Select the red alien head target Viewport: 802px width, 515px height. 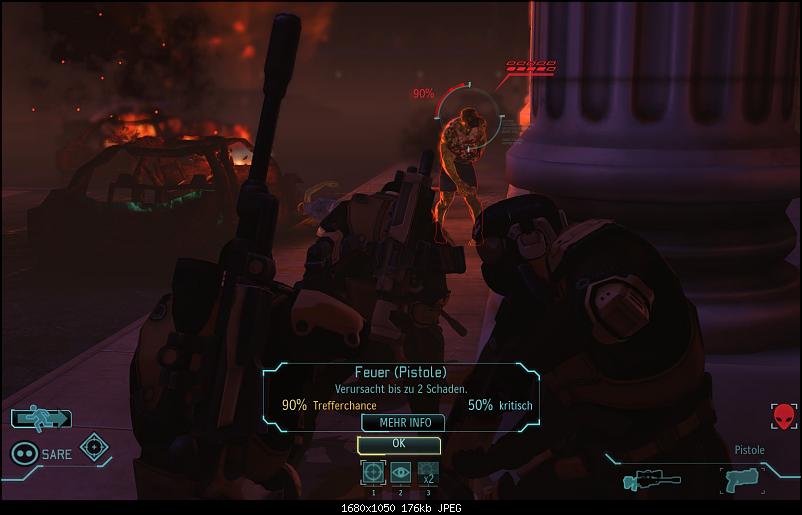(x=783, y=416)
